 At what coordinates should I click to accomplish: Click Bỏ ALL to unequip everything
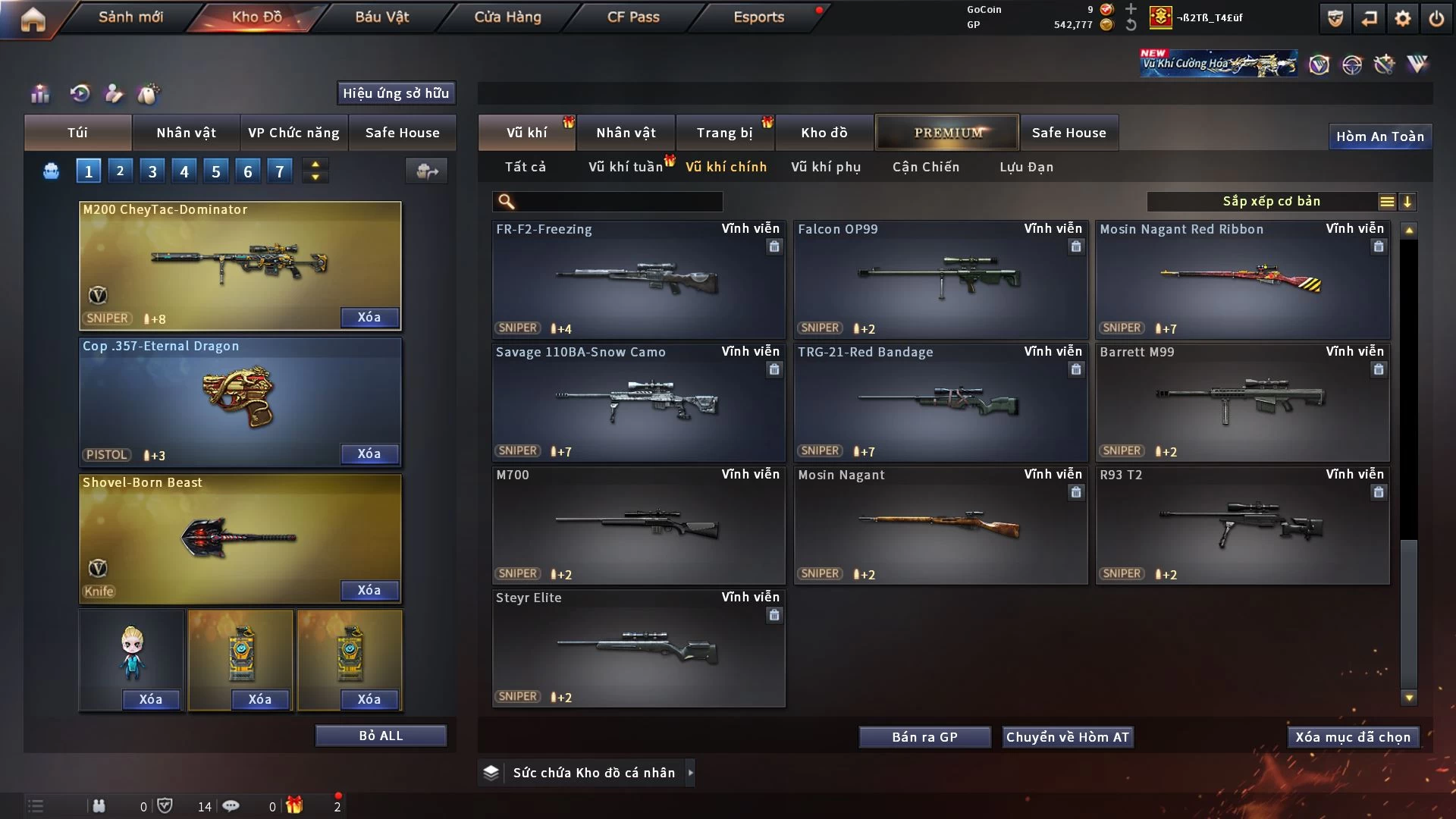tap(381, 736)
